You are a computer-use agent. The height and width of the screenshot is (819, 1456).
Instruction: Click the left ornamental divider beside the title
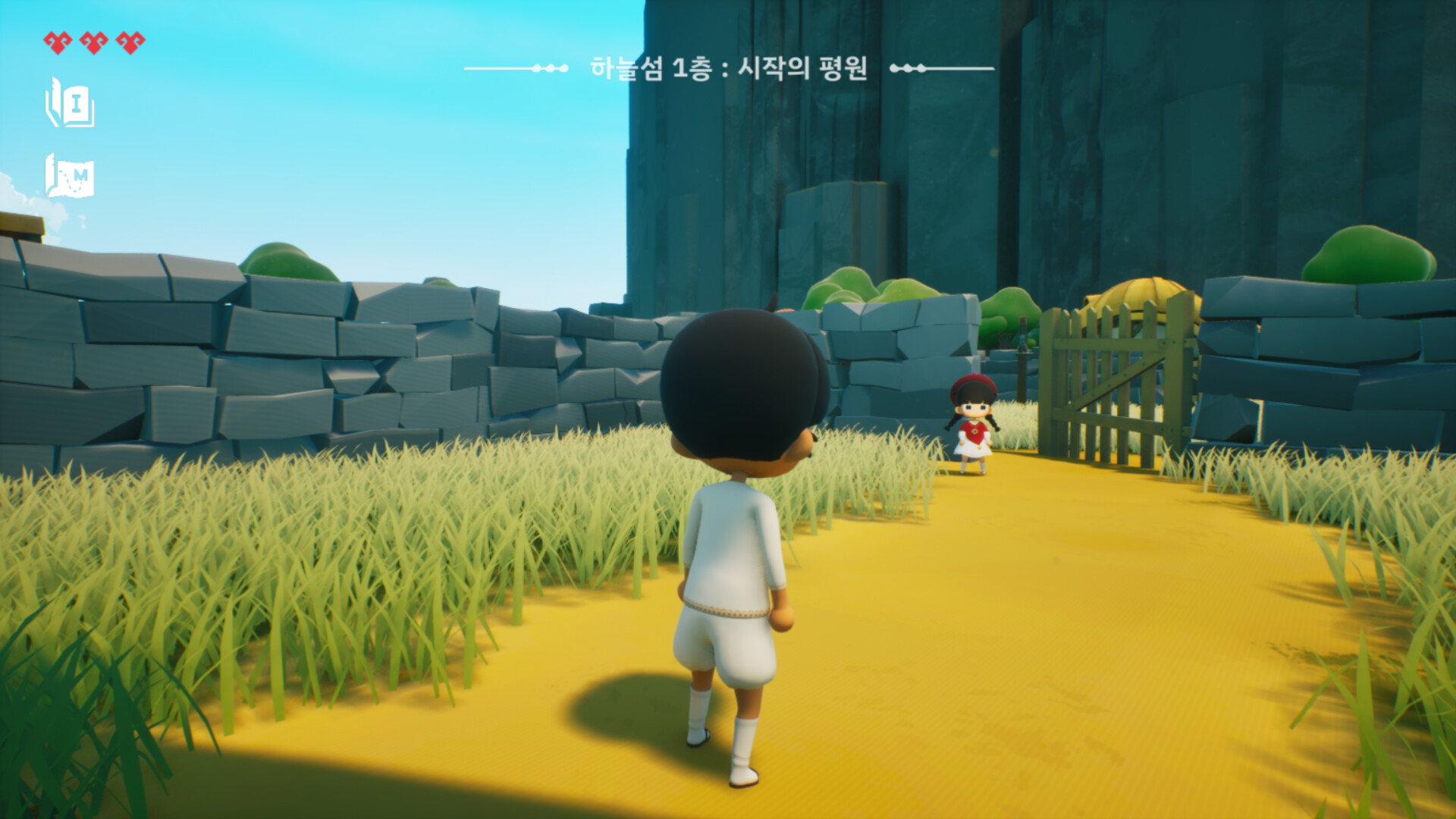coord(516,70)
